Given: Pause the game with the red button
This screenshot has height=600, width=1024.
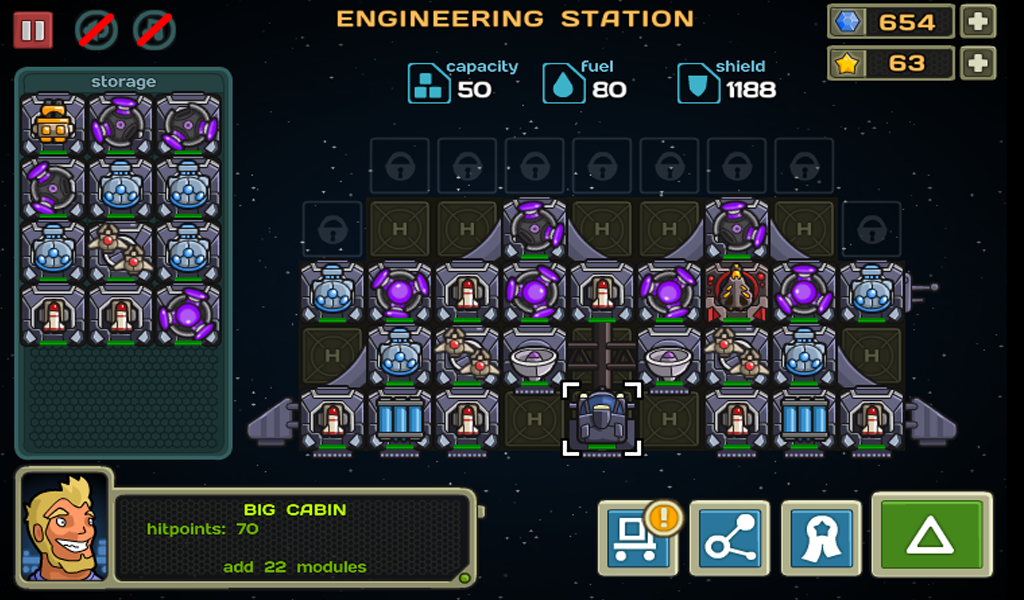Looking at the screenshot, I should click(33, 30).
